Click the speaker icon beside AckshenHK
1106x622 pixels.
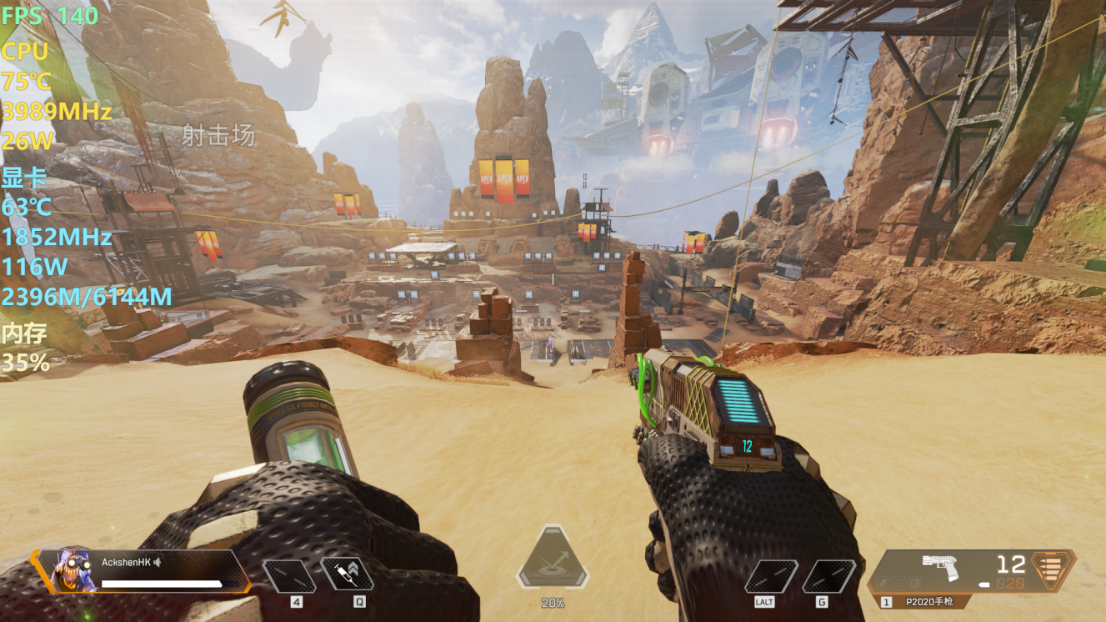pyautogui.click(x=157, y=562)
